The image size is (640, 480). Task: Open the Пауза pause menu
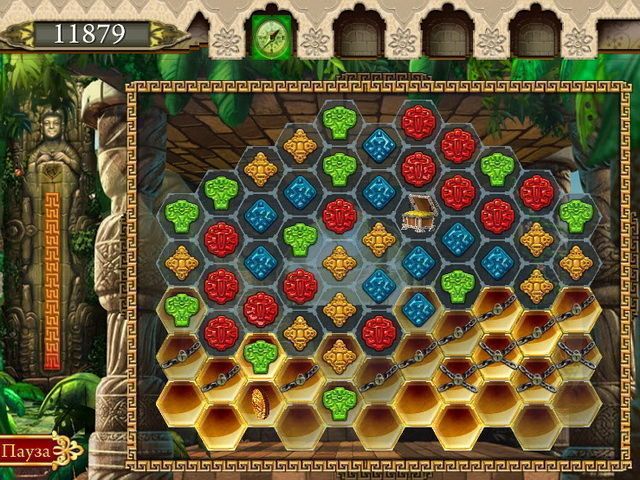point(30,451)
